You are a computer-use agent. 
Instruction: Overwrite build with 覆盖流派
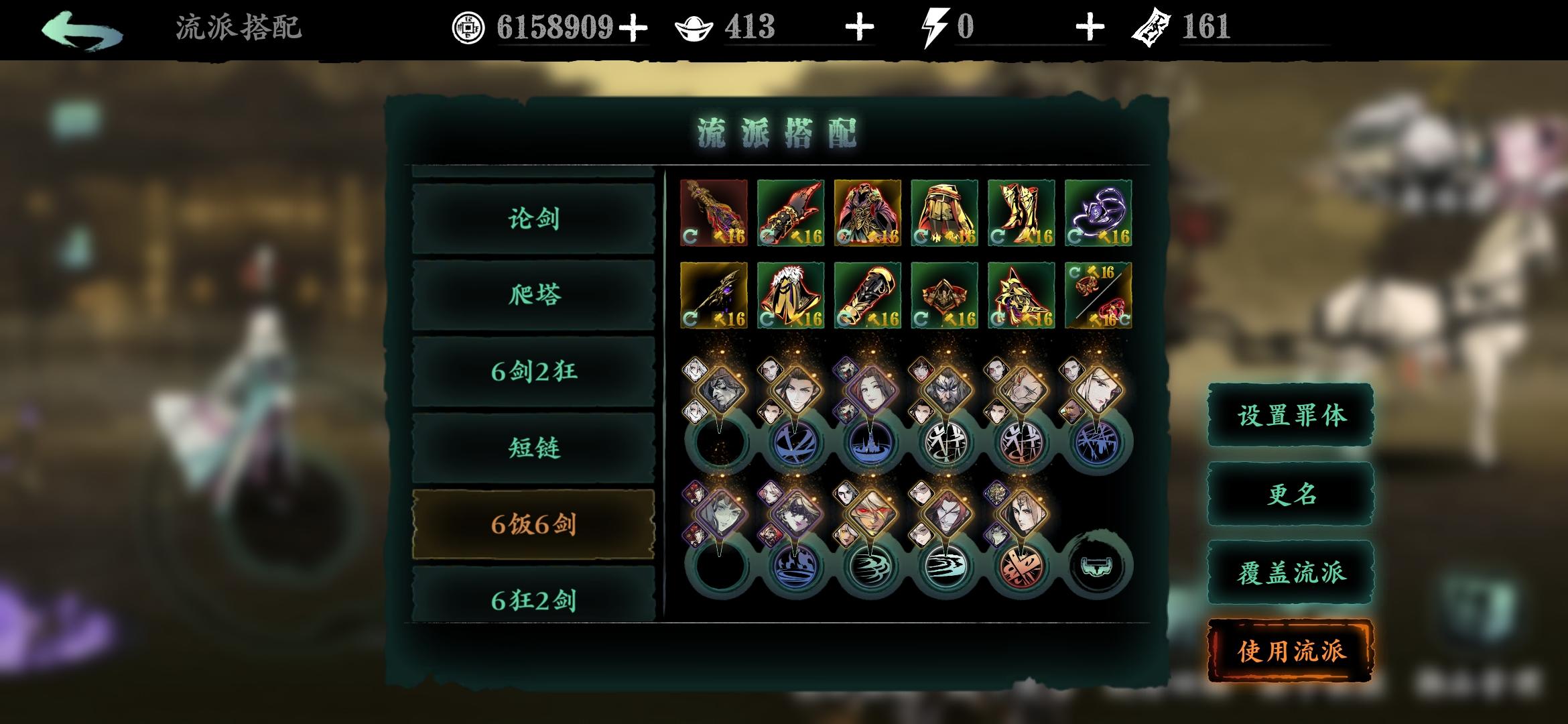coord(1291,573)
